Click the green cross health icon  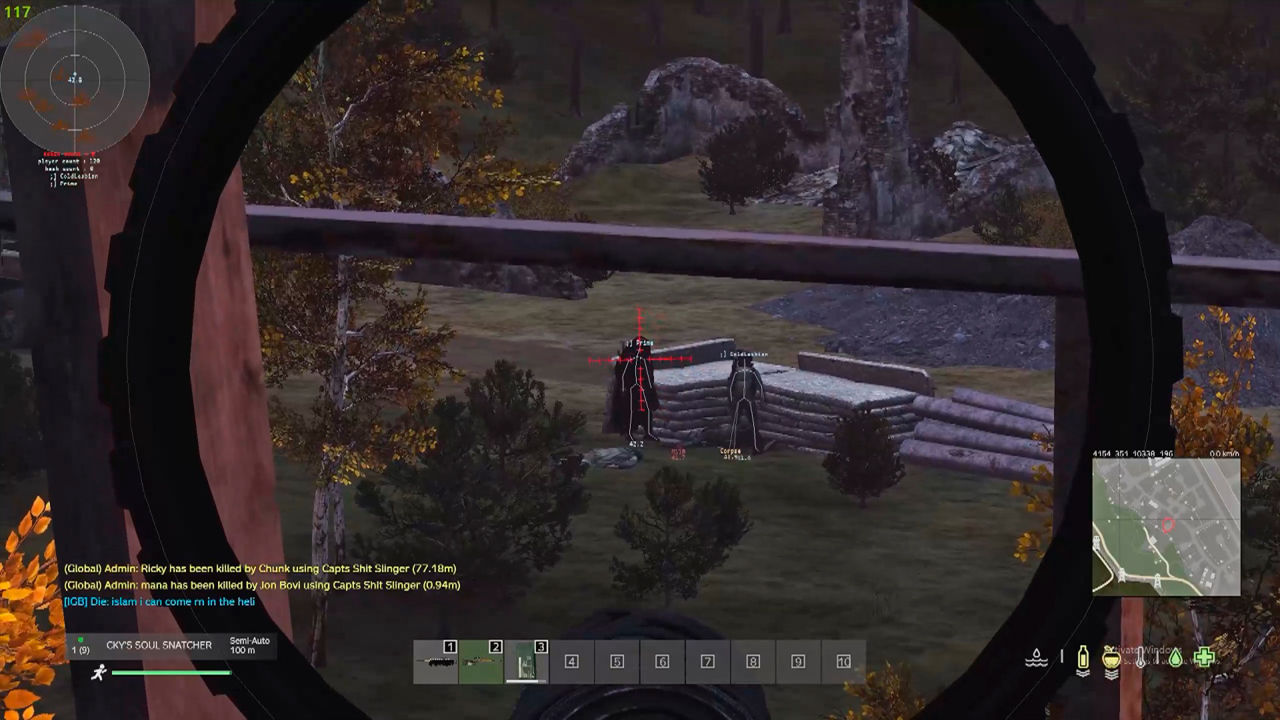tap(1204, 657)
